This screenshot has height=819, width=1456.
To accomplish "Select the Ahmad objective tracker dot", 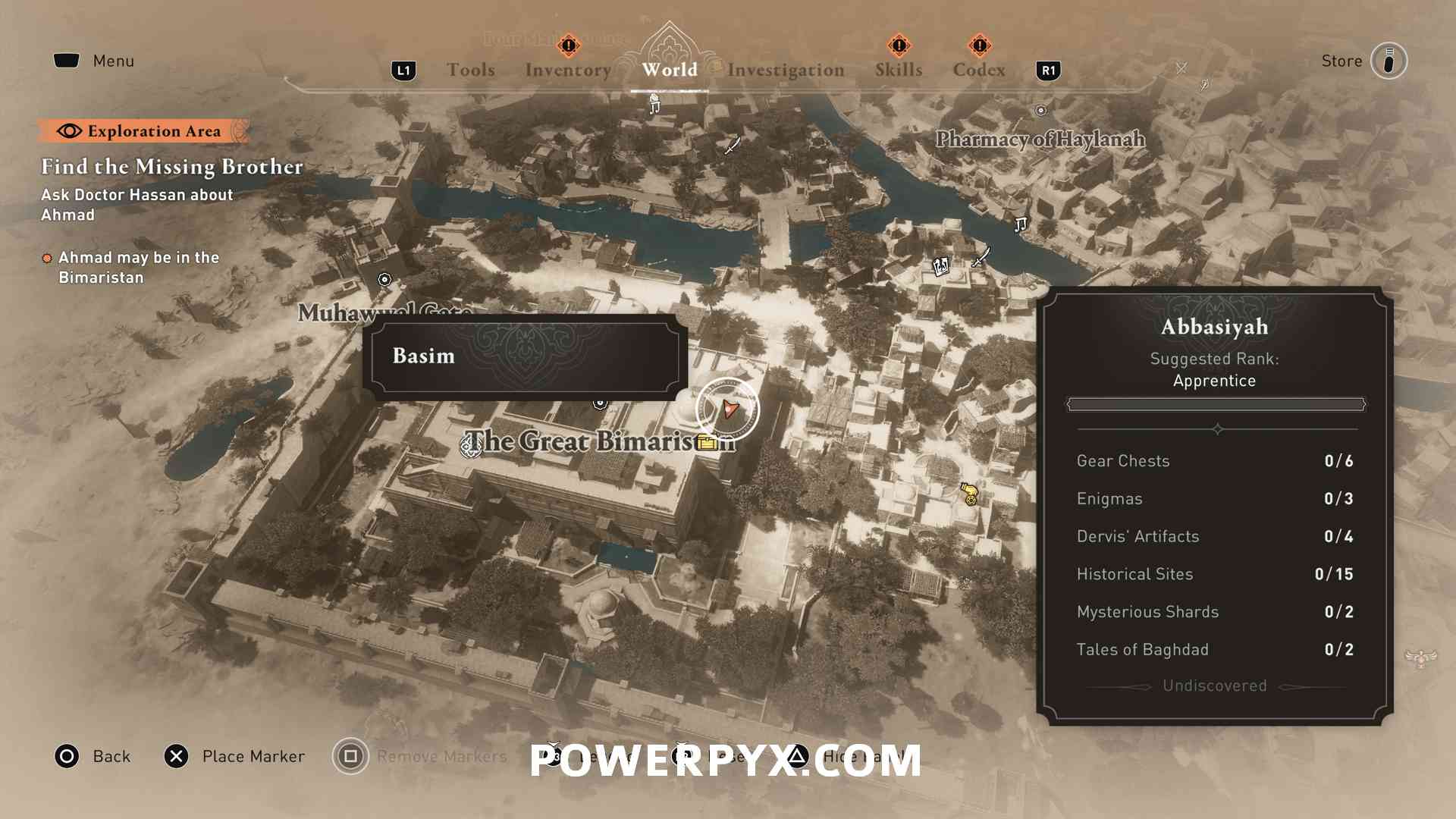I will tap(47, 258).
